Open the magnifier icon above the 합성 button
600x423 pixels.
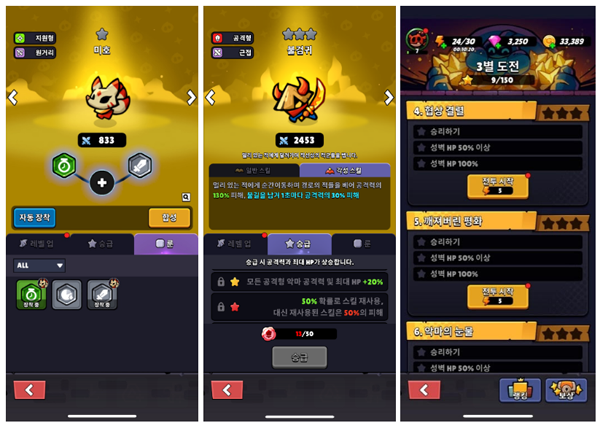pos(186,198)
